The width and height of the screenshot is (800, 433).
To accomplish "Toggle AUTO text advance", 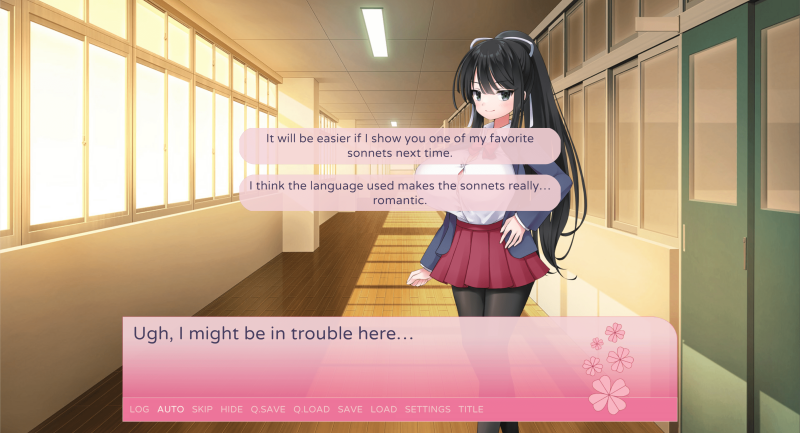I will click(170, 409).
